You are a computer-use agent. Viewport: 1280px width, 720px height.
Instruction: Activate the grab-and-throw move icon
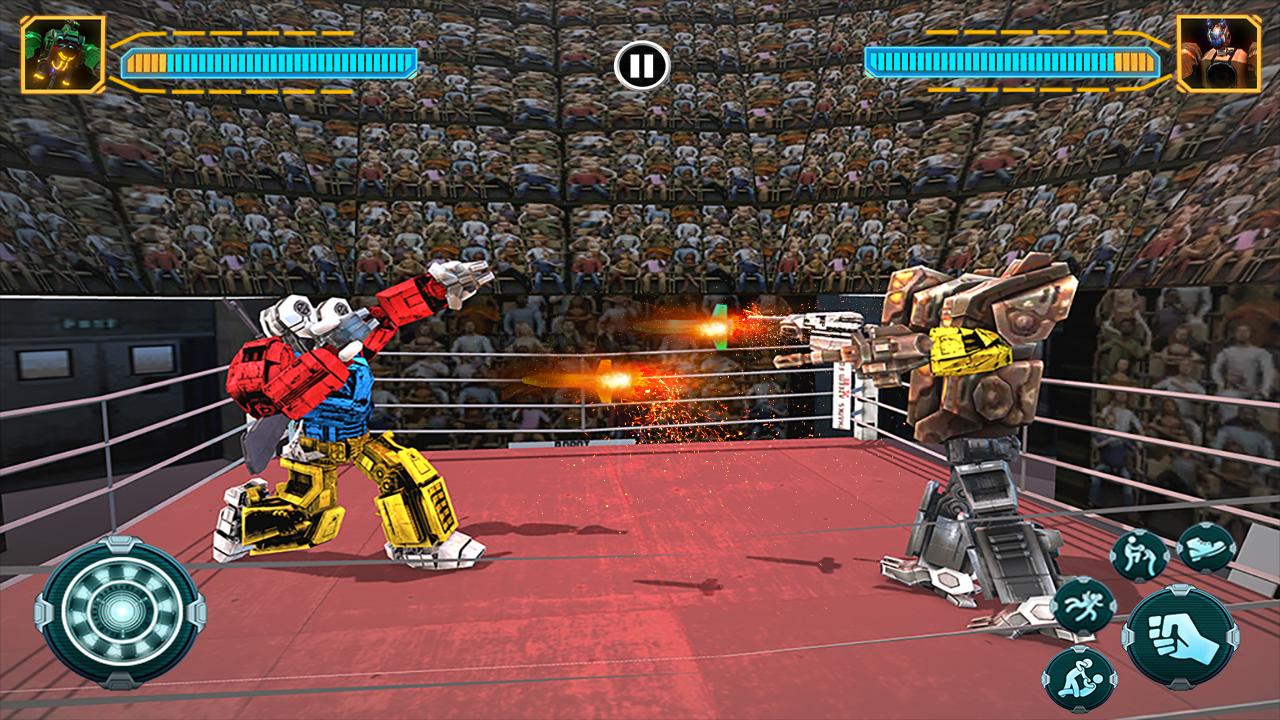1138,555
